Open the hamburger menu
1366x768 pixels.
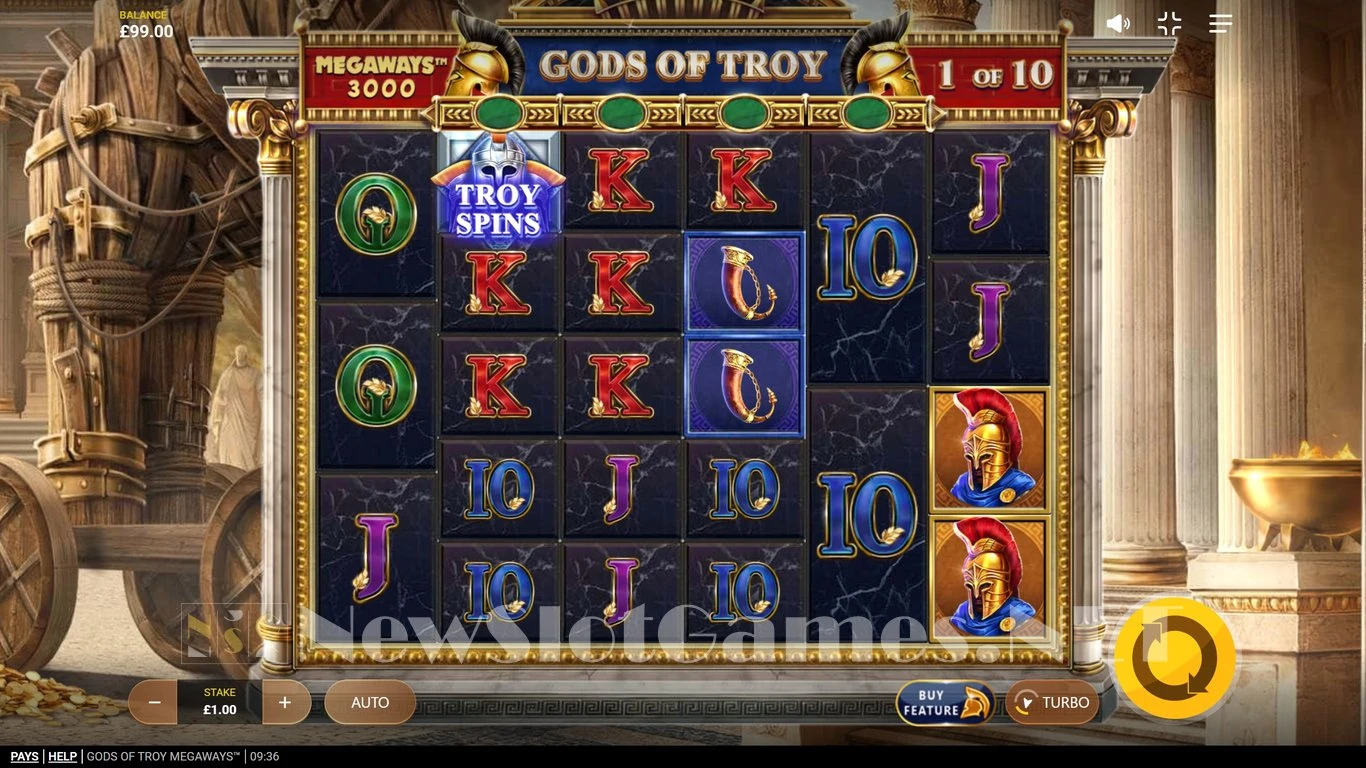pyautogui.click(x=1220, y=24)
